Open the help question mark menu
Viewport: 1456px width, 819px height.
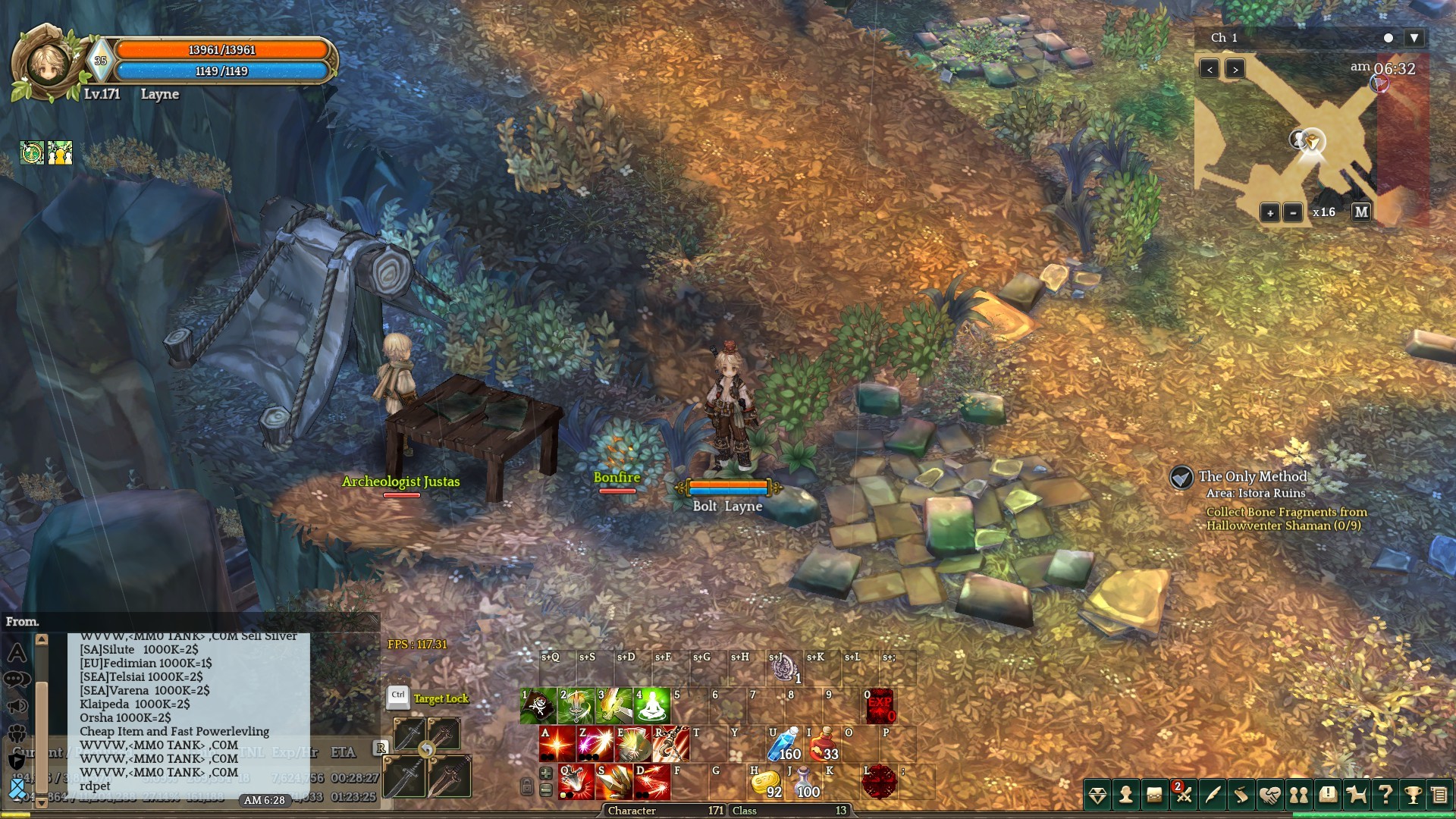tap(1385, 795)
